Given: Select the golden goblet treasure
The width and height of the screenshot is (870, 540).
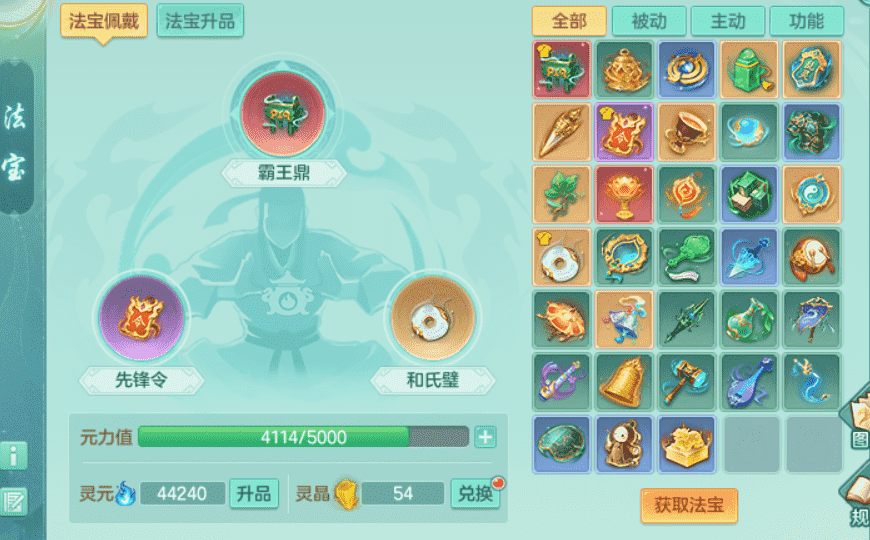Looking at the screenshot, I should [x=686, y=132].
